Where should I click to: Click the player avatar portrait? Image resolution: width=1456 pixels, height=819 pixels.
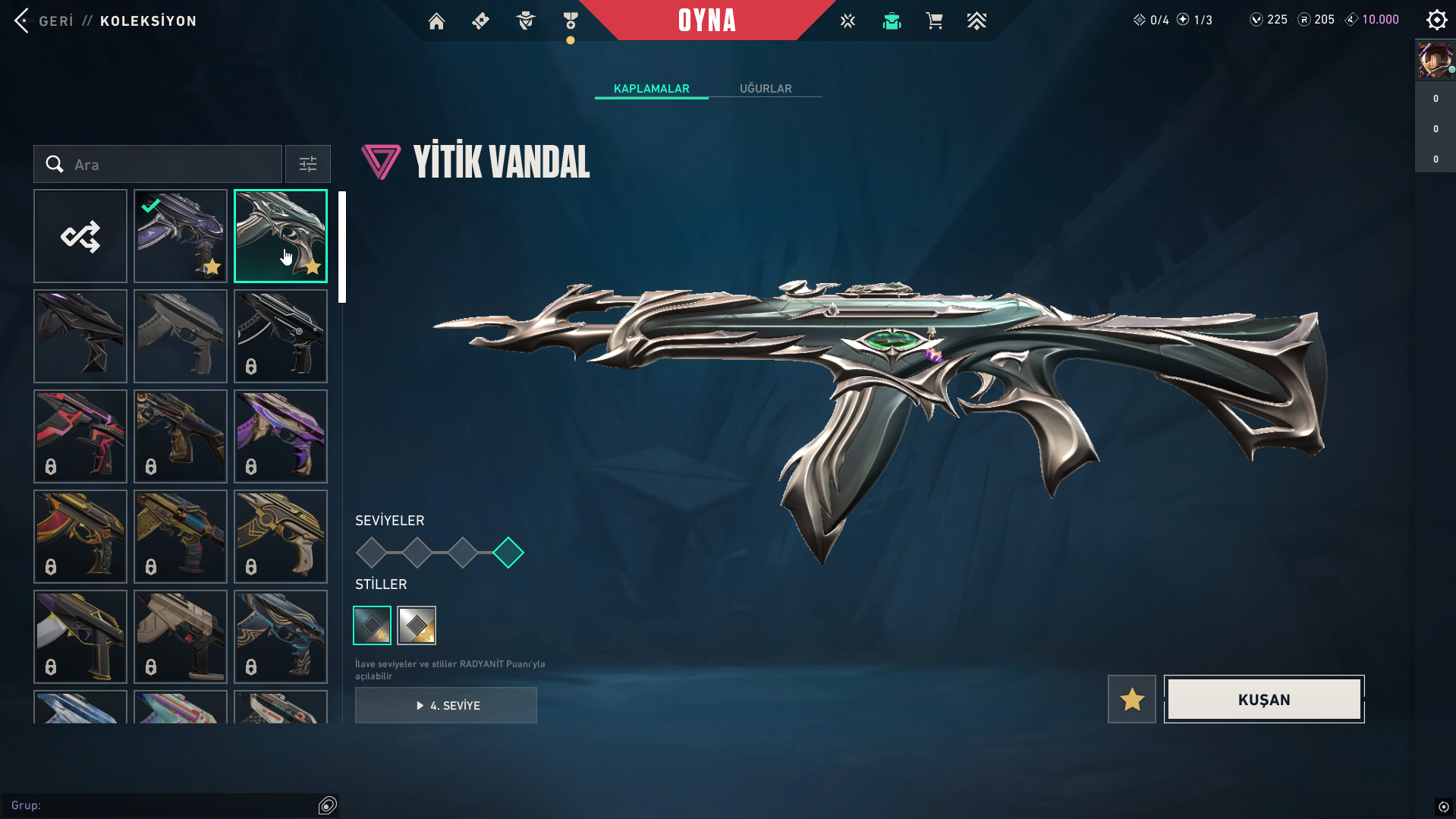(1435, 61)
